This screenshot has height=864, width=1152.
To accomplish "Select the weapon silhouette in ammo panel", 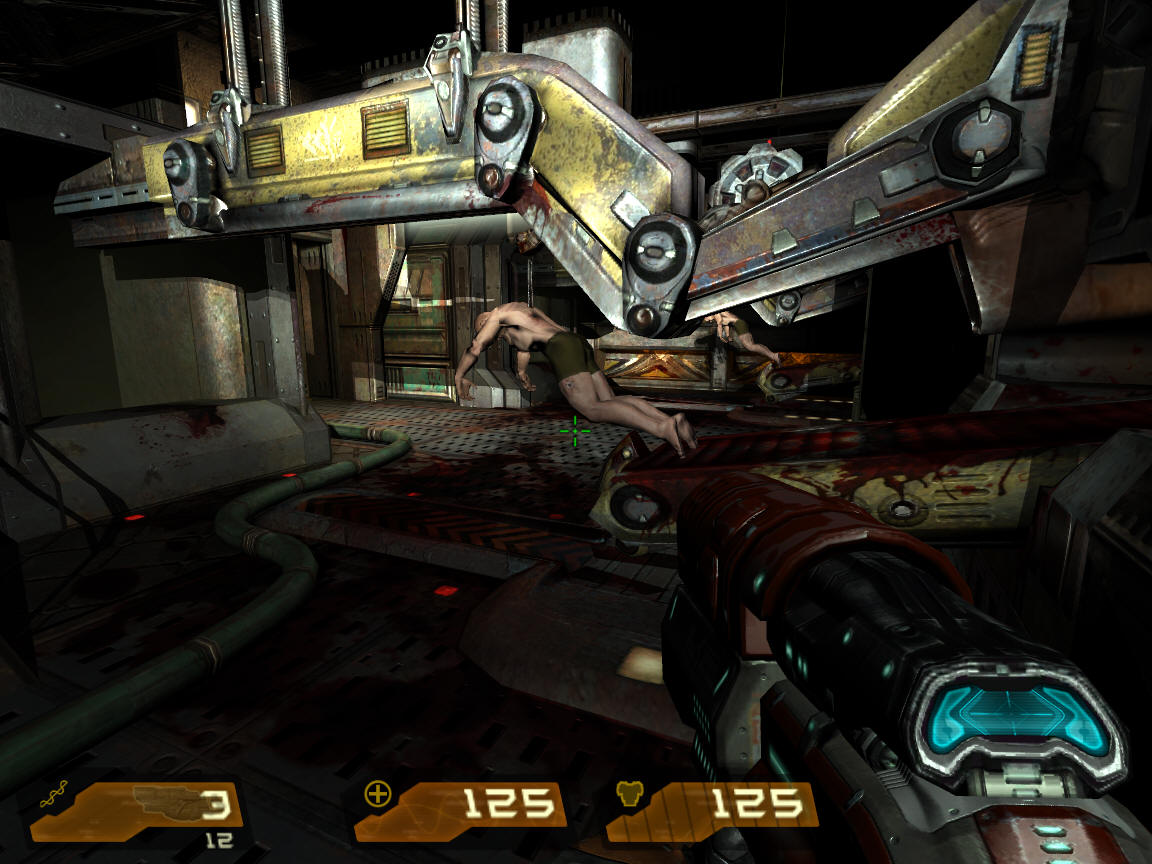I will click(162, 803).
